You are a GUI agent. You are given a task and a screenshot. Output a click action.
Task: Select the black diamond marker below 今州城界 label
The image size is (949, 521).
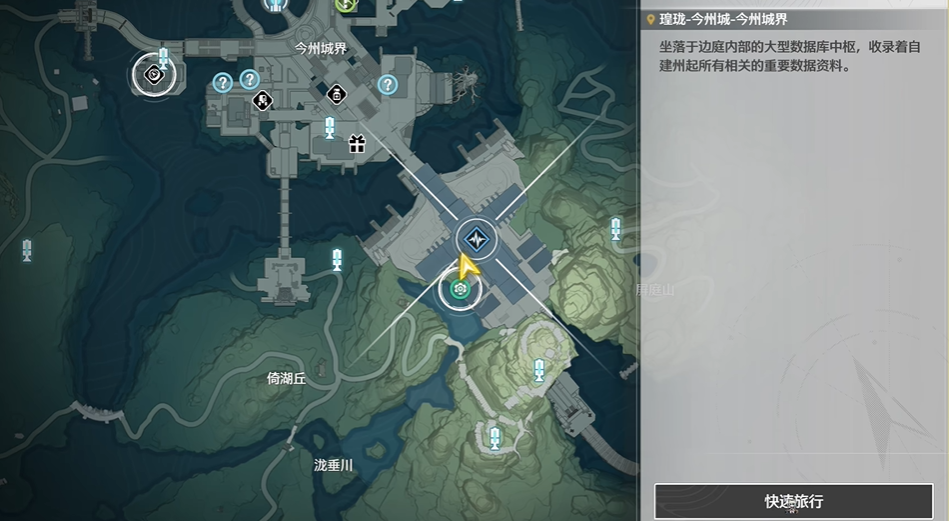[336, 95]
